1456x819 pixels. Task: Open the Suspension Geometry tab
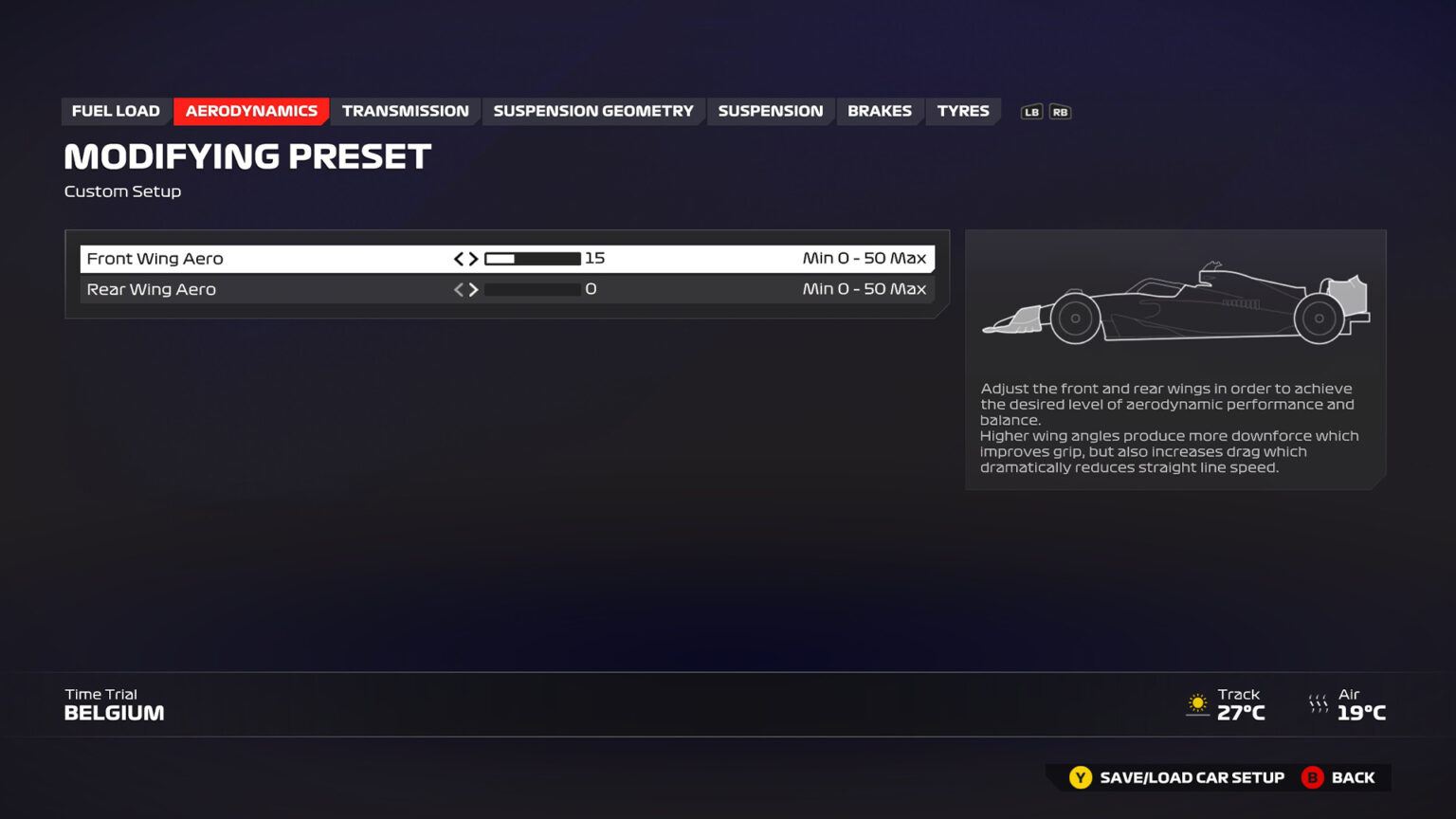(592, 111)
